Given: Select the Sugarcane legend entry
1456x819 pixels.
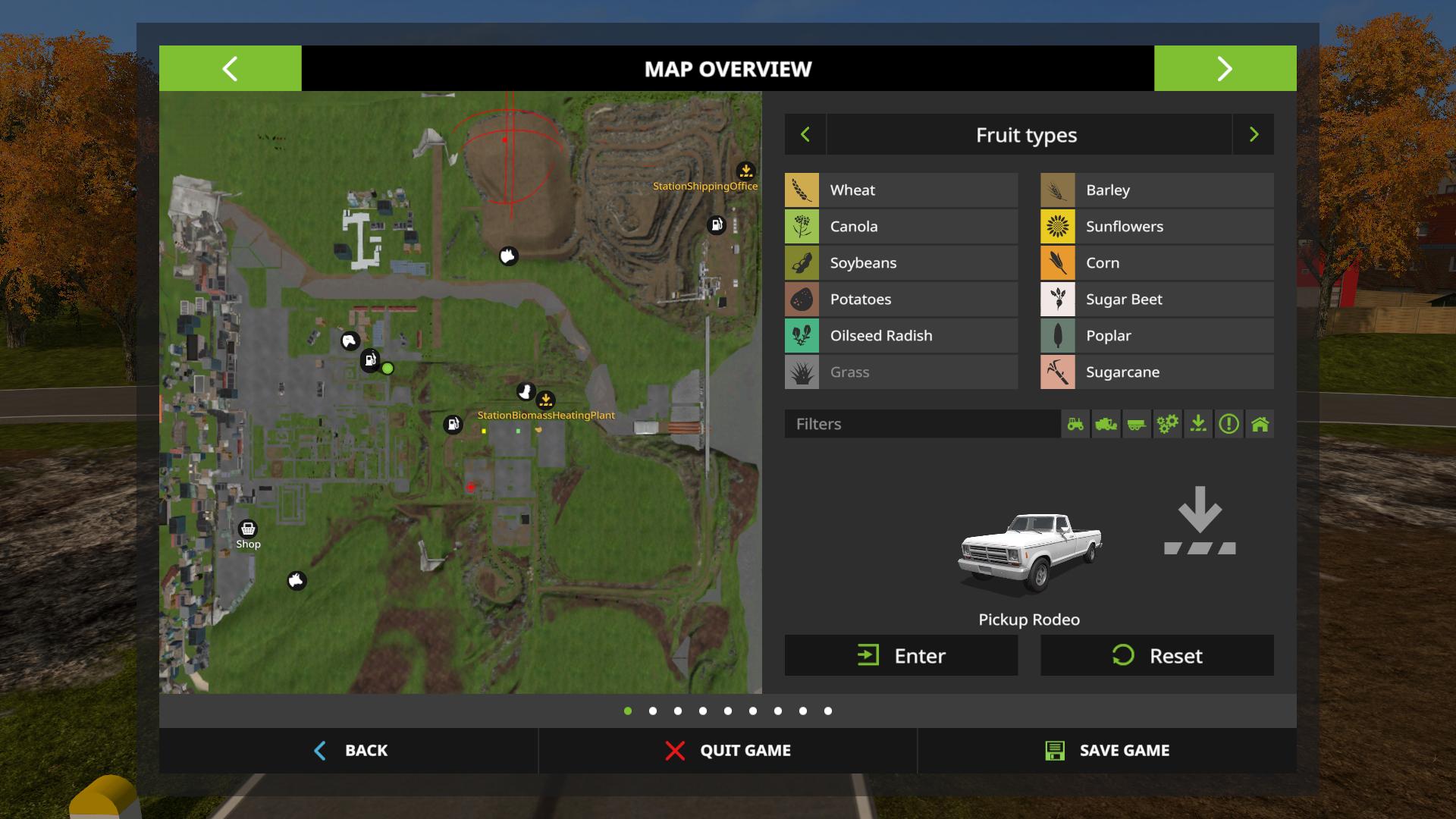Looking at the screenshot, I should coord(1156,372).
